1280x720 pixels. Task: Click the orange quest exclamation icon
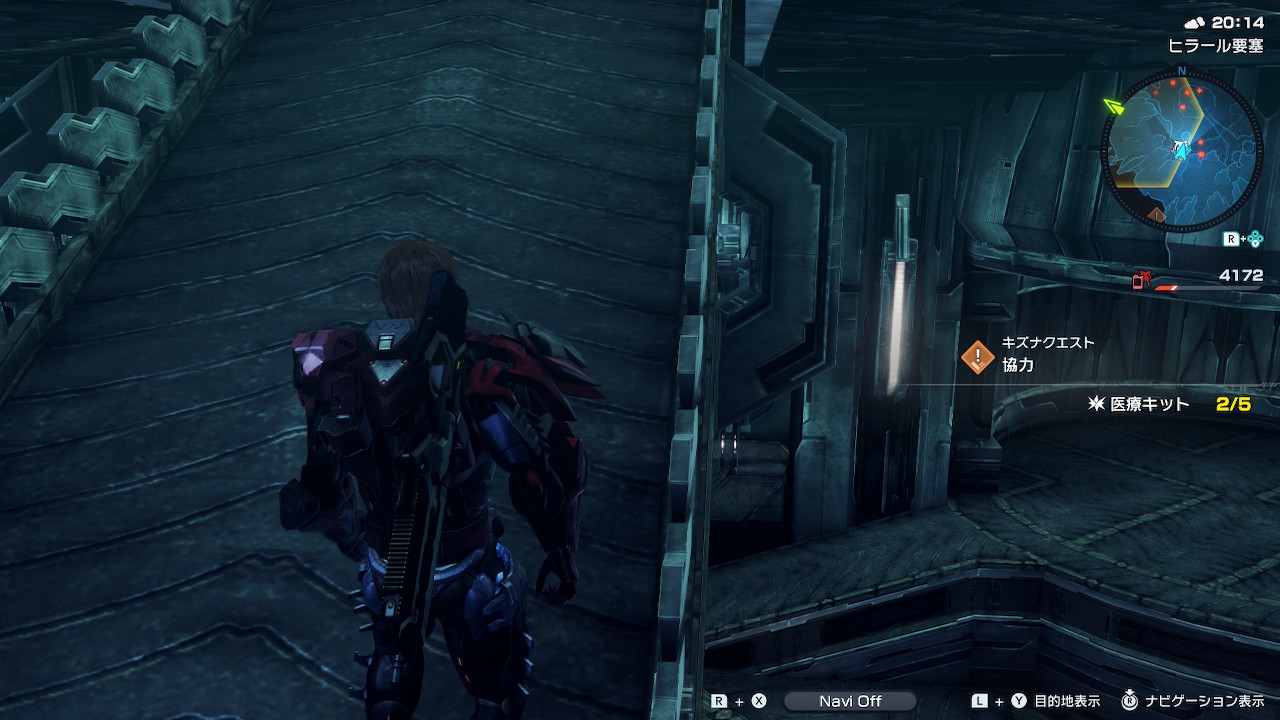click(x=977, y=357)
